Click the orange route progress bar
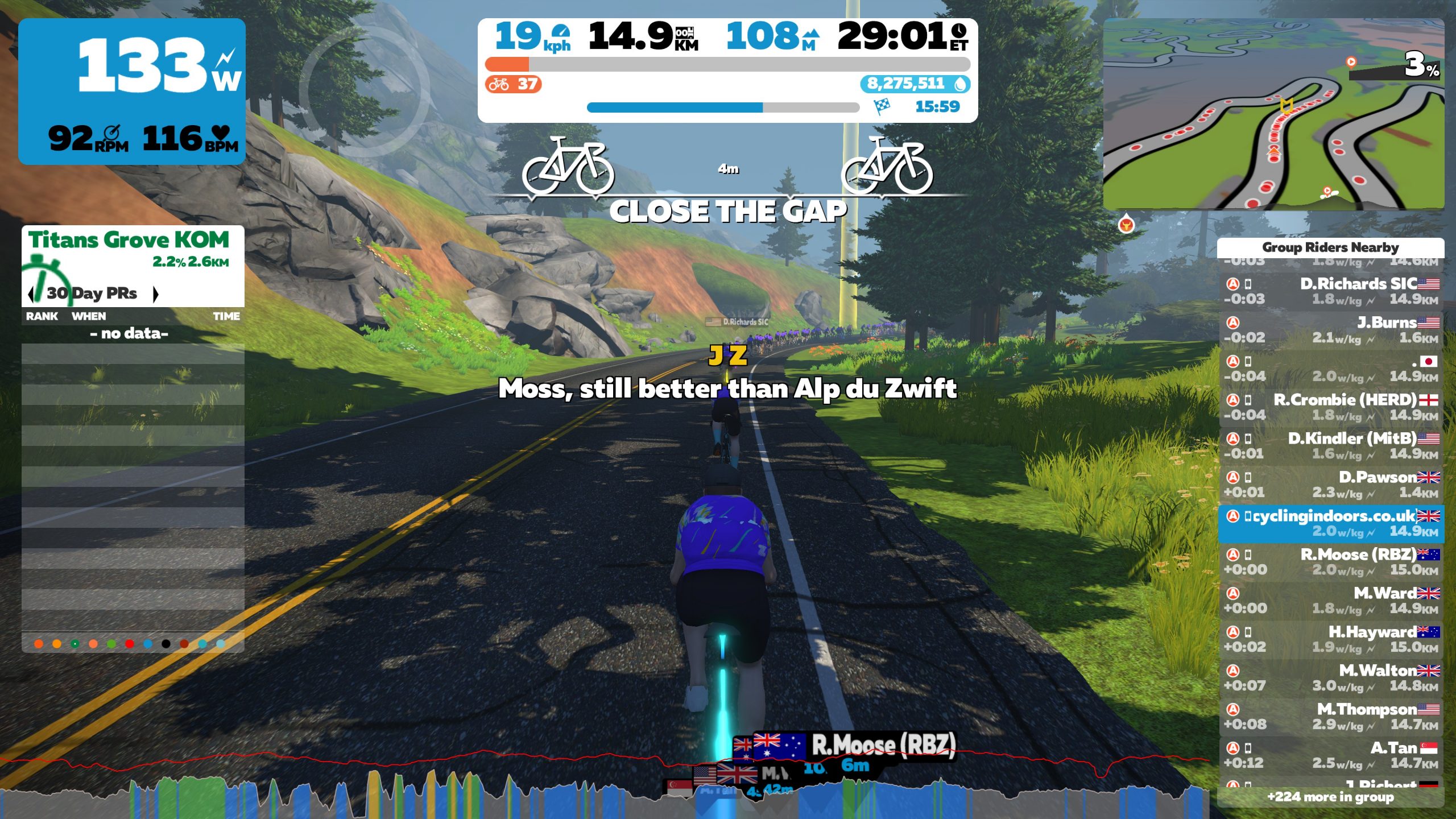Image resolution: width=1456 pixels, height=819 pixels. (x=506, y=64)
